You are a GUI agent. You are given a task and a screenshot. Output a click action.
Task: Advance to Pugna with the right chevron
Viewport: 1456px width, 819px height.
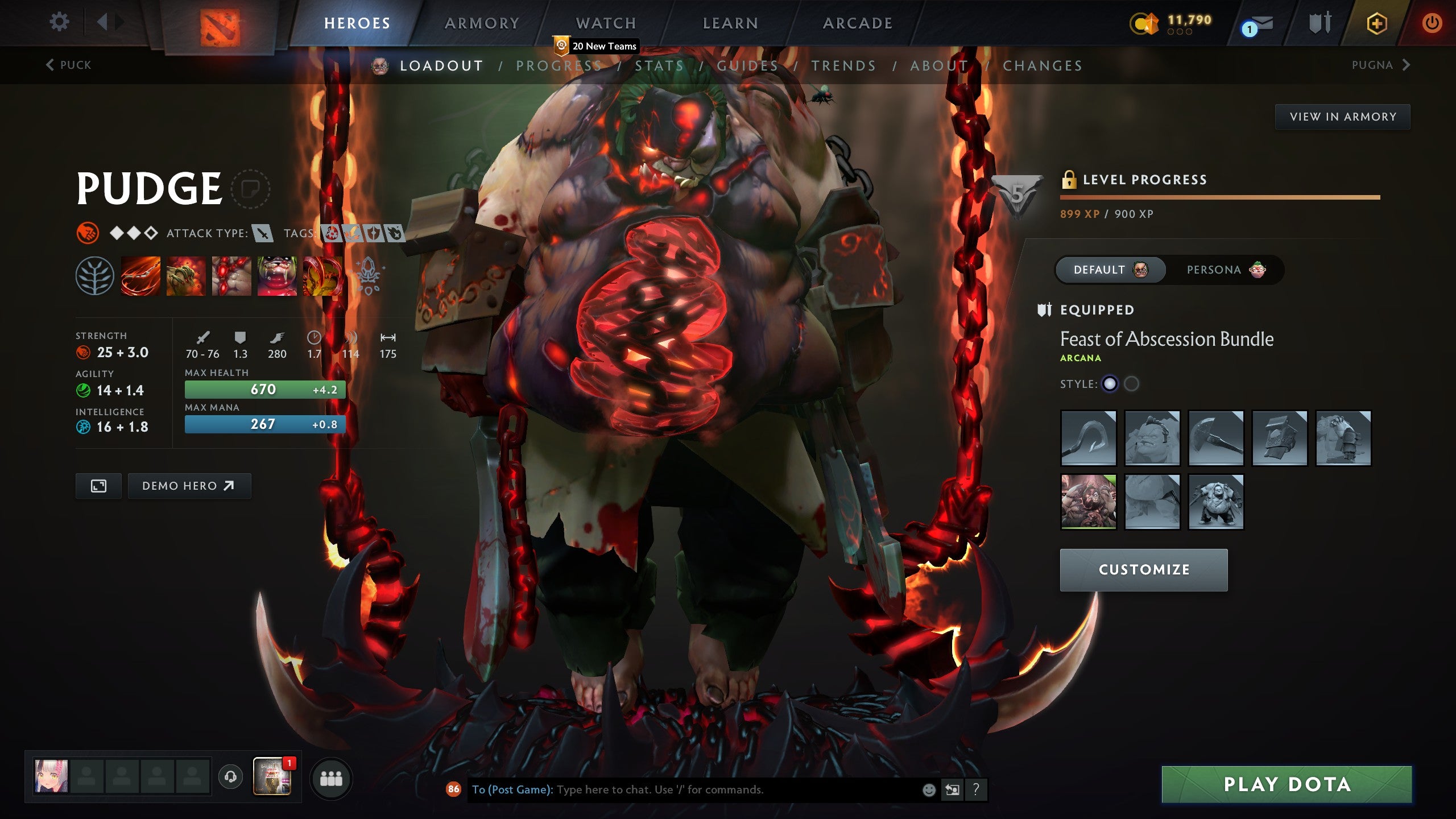[x=1405, y=65]
